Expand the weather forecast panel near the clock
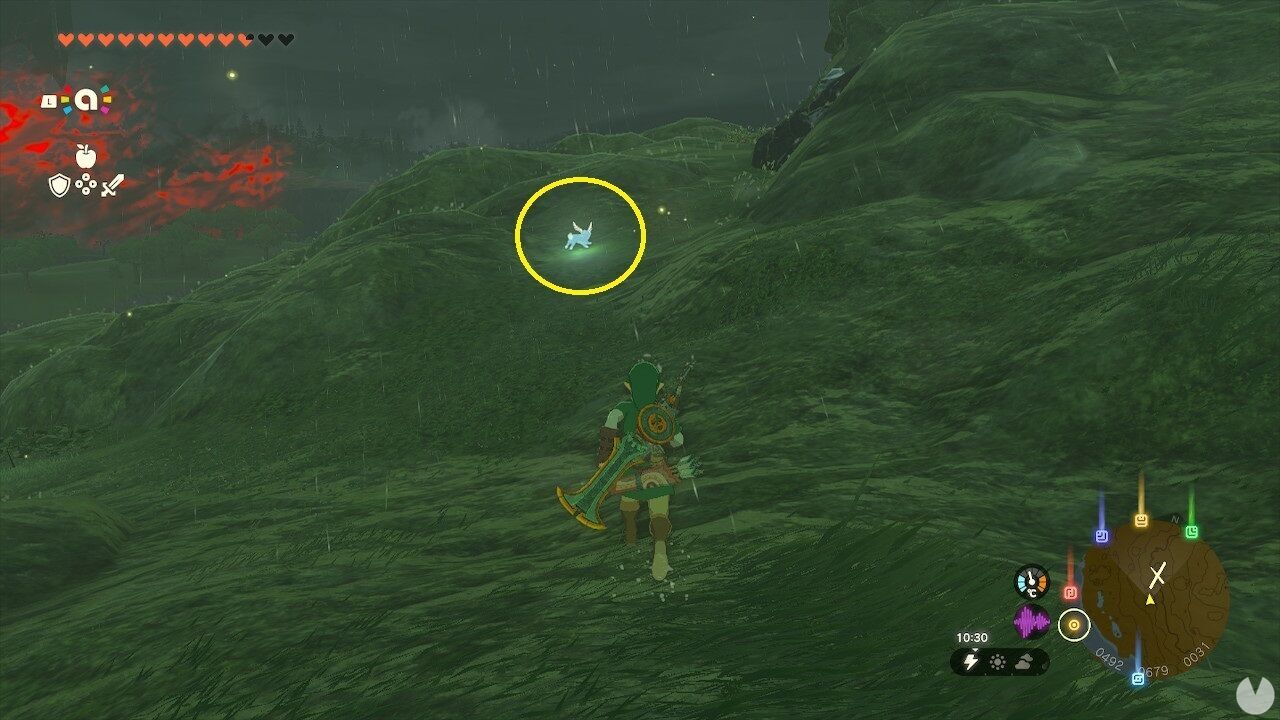Screen dimensions: 1280x720 (1000, 660)
